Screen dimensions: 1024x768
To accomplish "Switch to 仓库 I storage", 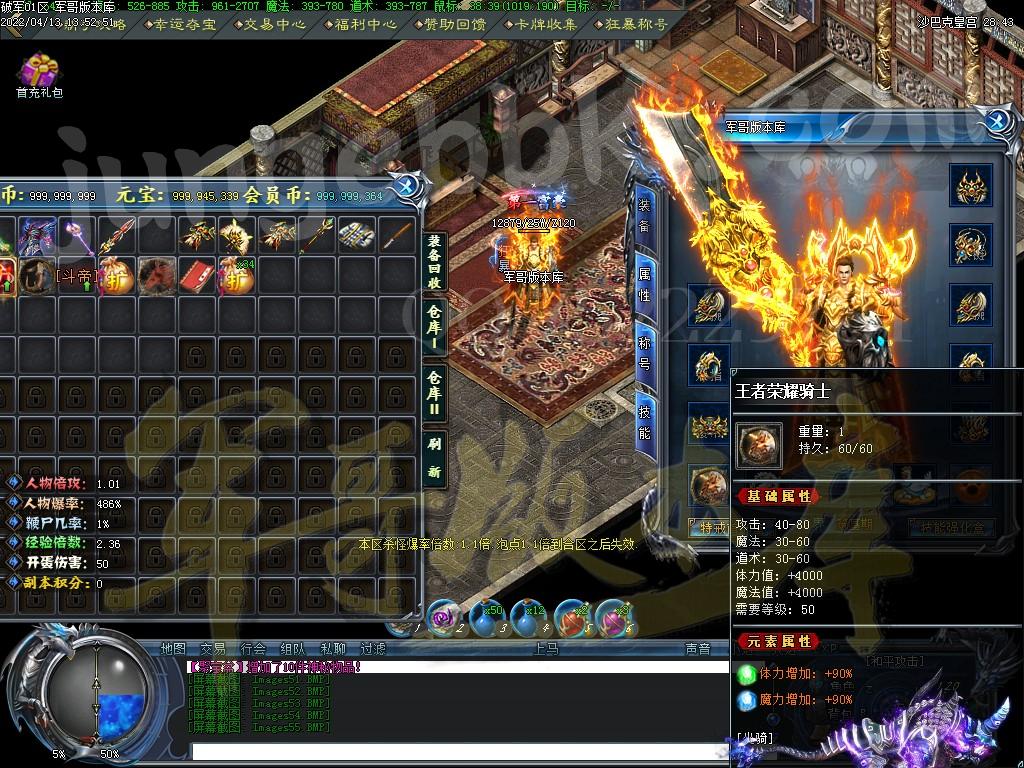I will pos(434,326).
